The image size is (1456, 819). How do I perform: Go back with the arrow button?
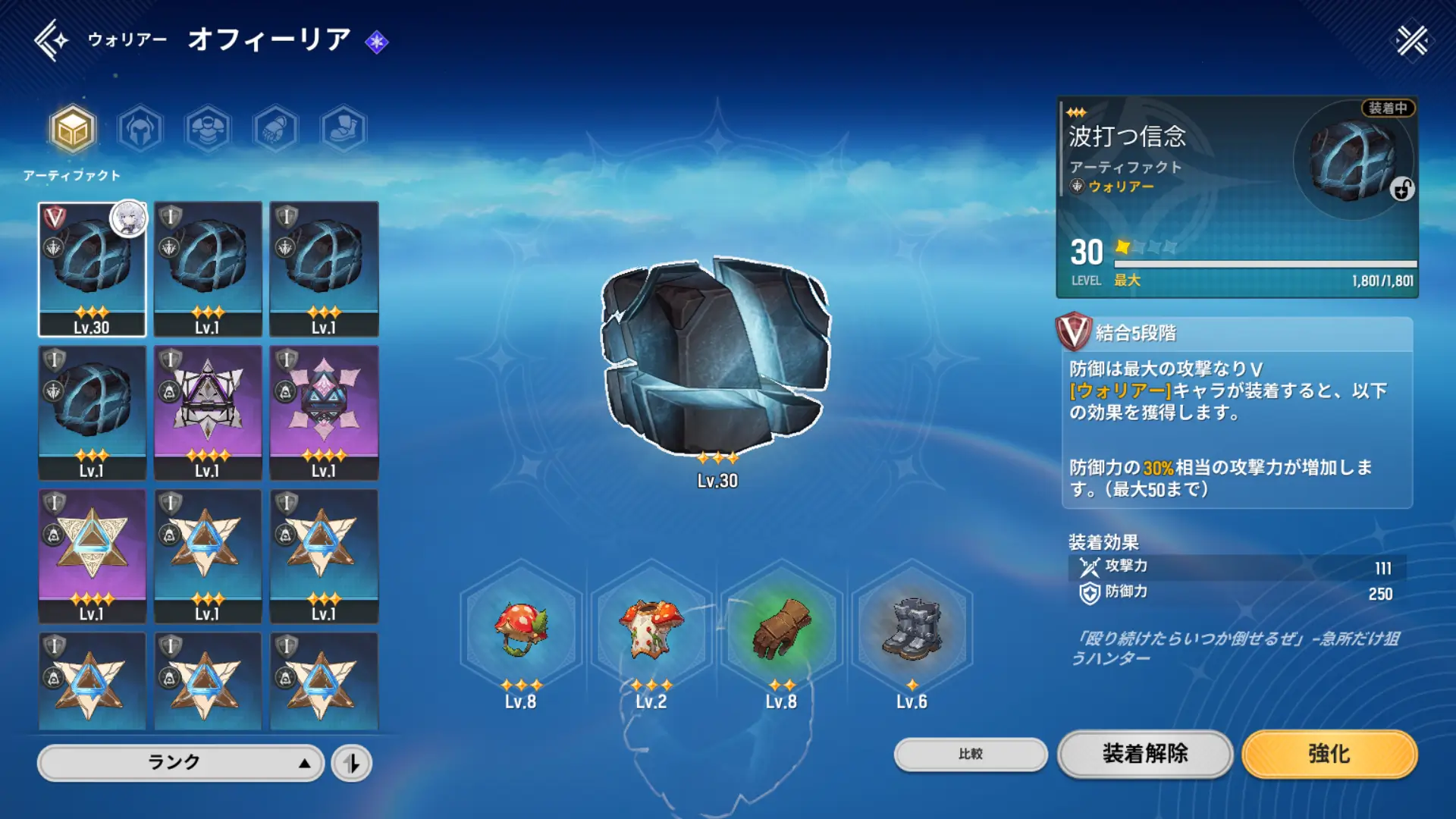(50, 40)
